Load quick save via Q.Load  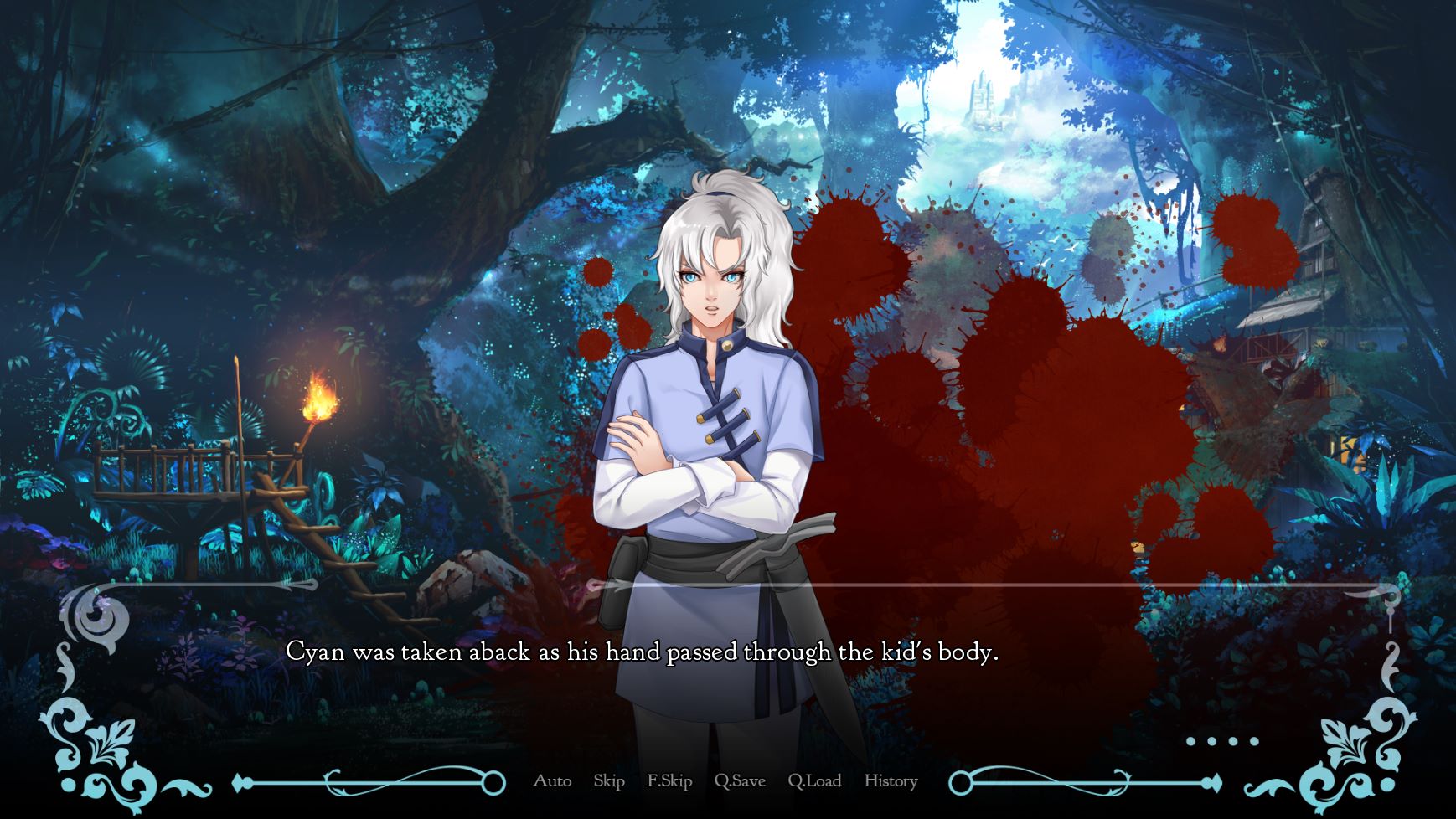coord(814,781)
